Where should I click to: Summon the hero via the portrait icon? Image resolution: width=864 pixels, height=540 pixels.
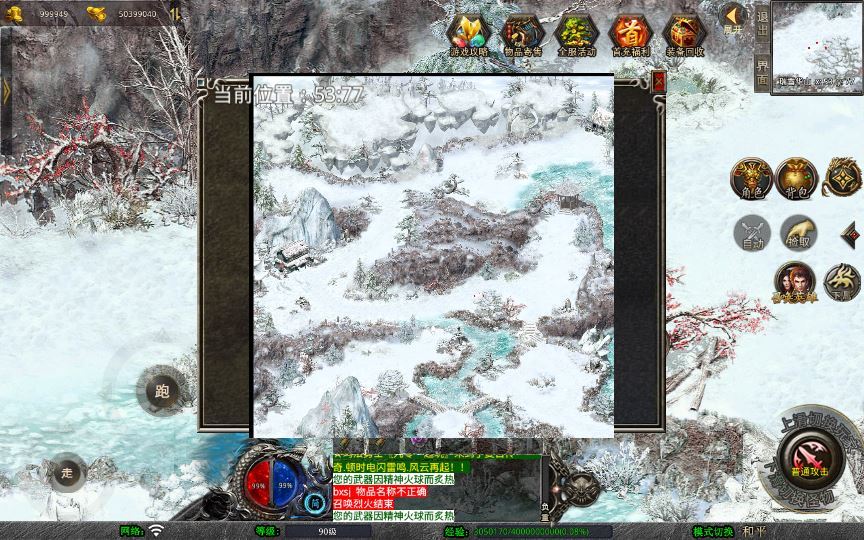(x=794, y=281)
